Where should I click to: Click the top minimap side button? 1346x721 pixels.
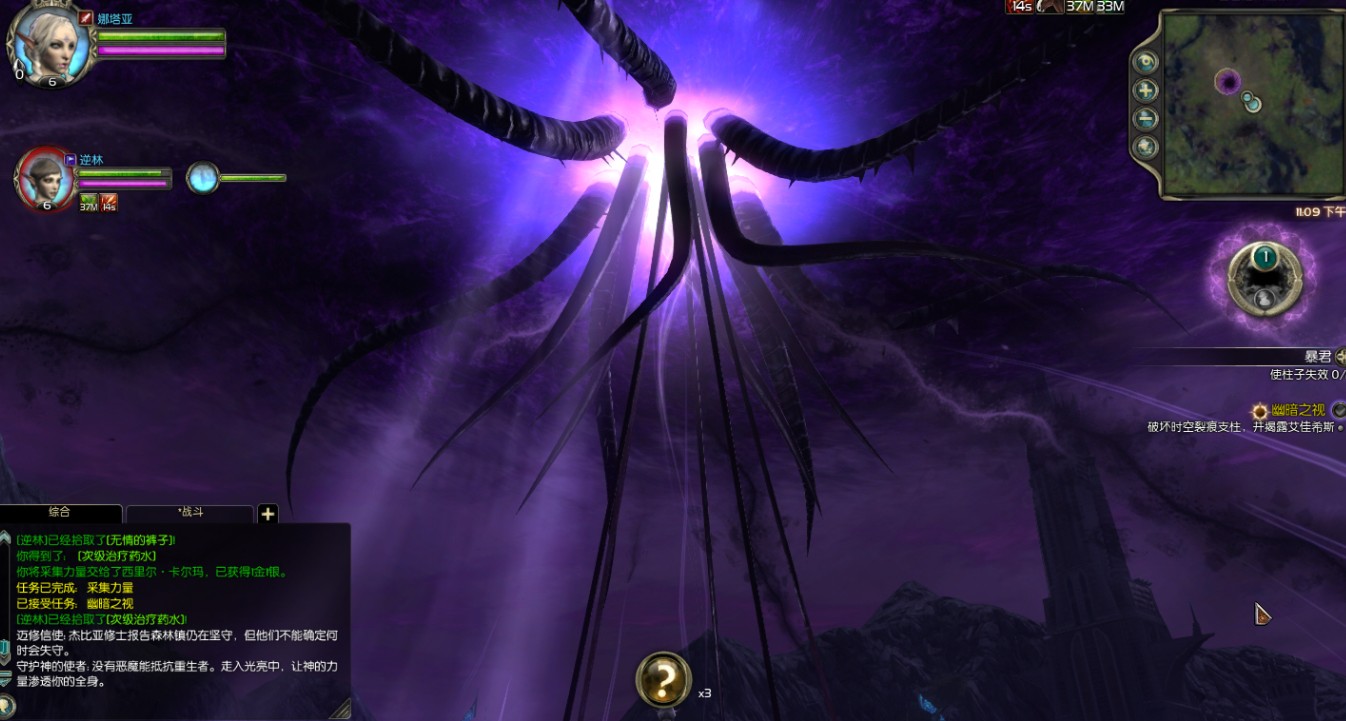(1145, 61)
